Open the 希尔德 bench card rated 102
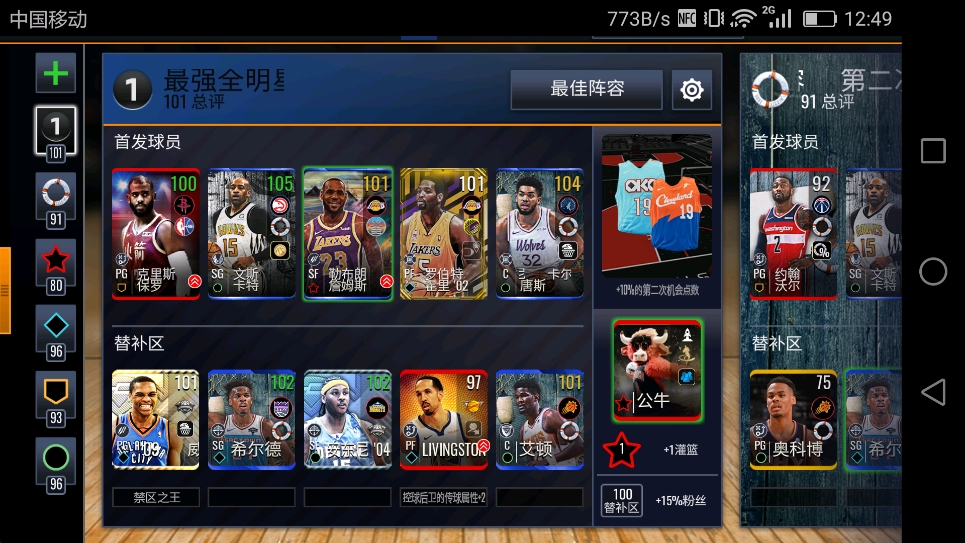This screenshot has height=543, width=965. pos(252,420)
